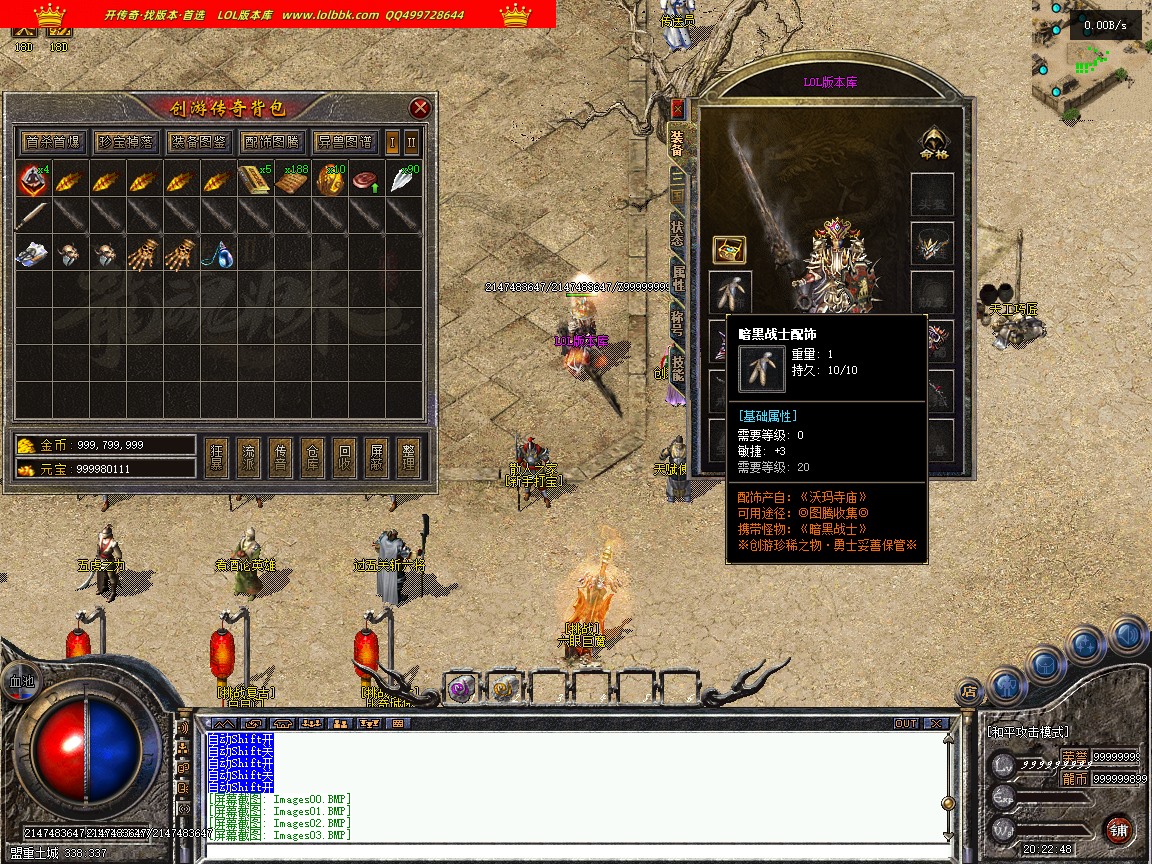Open the 命格 destiny icon
Viewport: 1152px width, 864px height.
pos(933,143)
